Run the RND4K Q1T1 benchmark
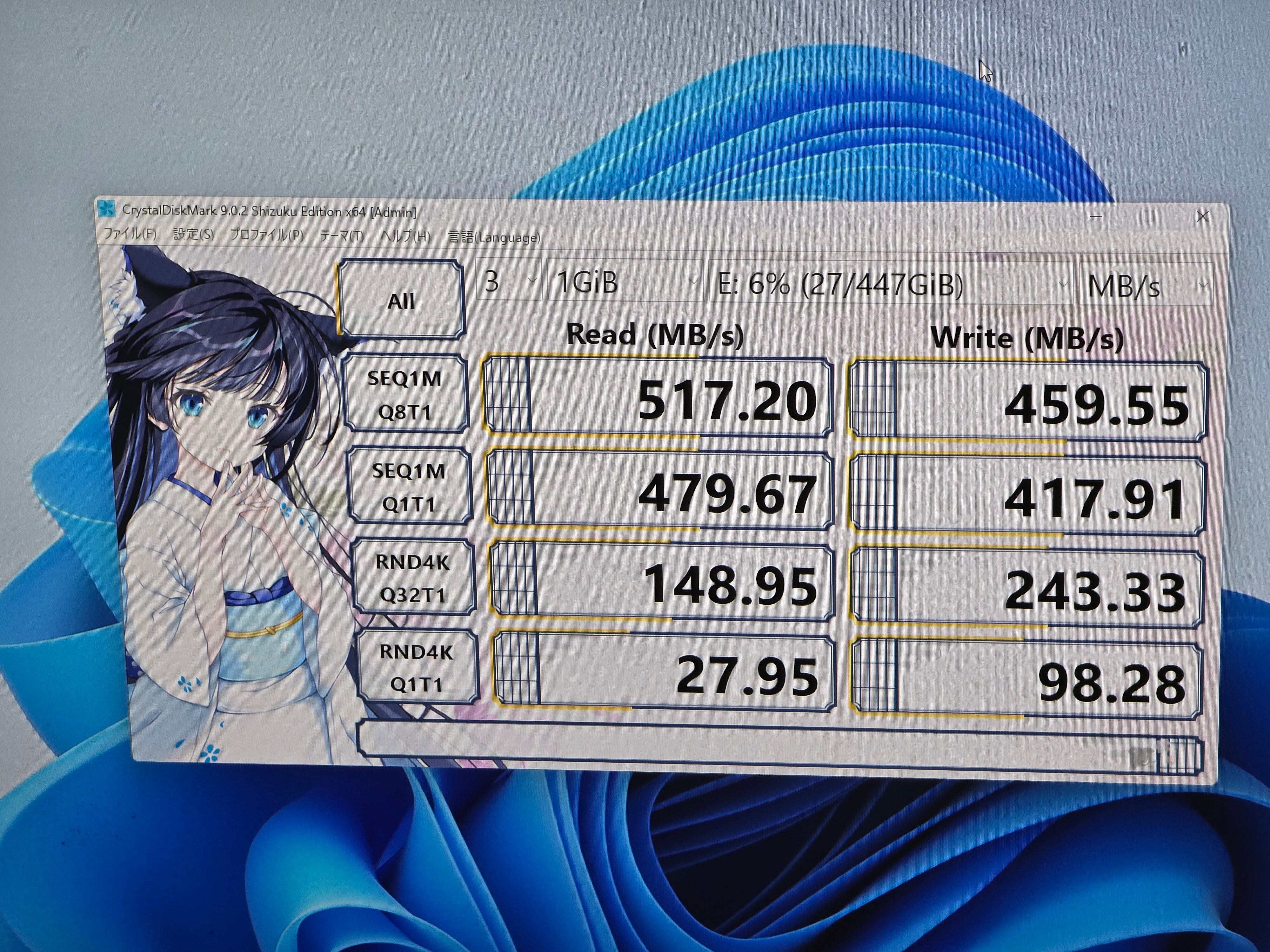 (416, 667)
